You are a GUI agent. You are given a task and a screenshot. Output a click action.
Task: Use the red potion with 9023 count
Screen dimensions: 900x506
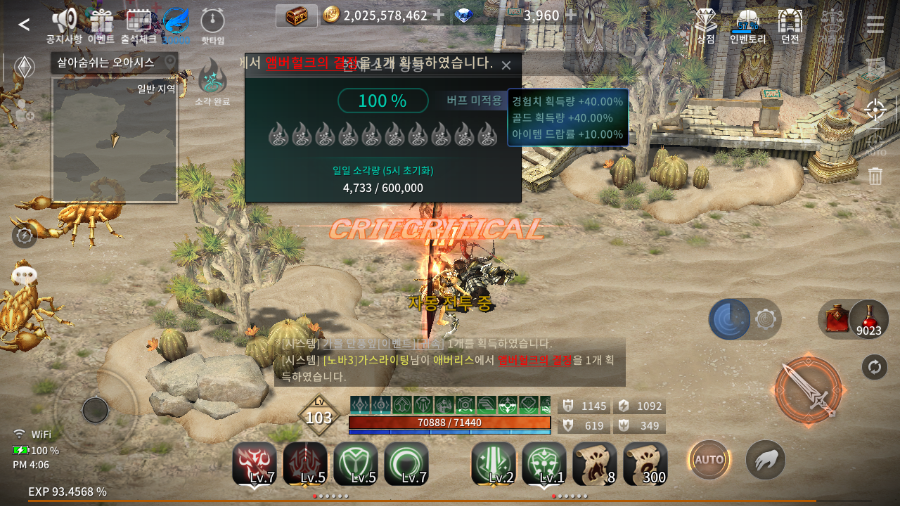[x=869, y=318]
